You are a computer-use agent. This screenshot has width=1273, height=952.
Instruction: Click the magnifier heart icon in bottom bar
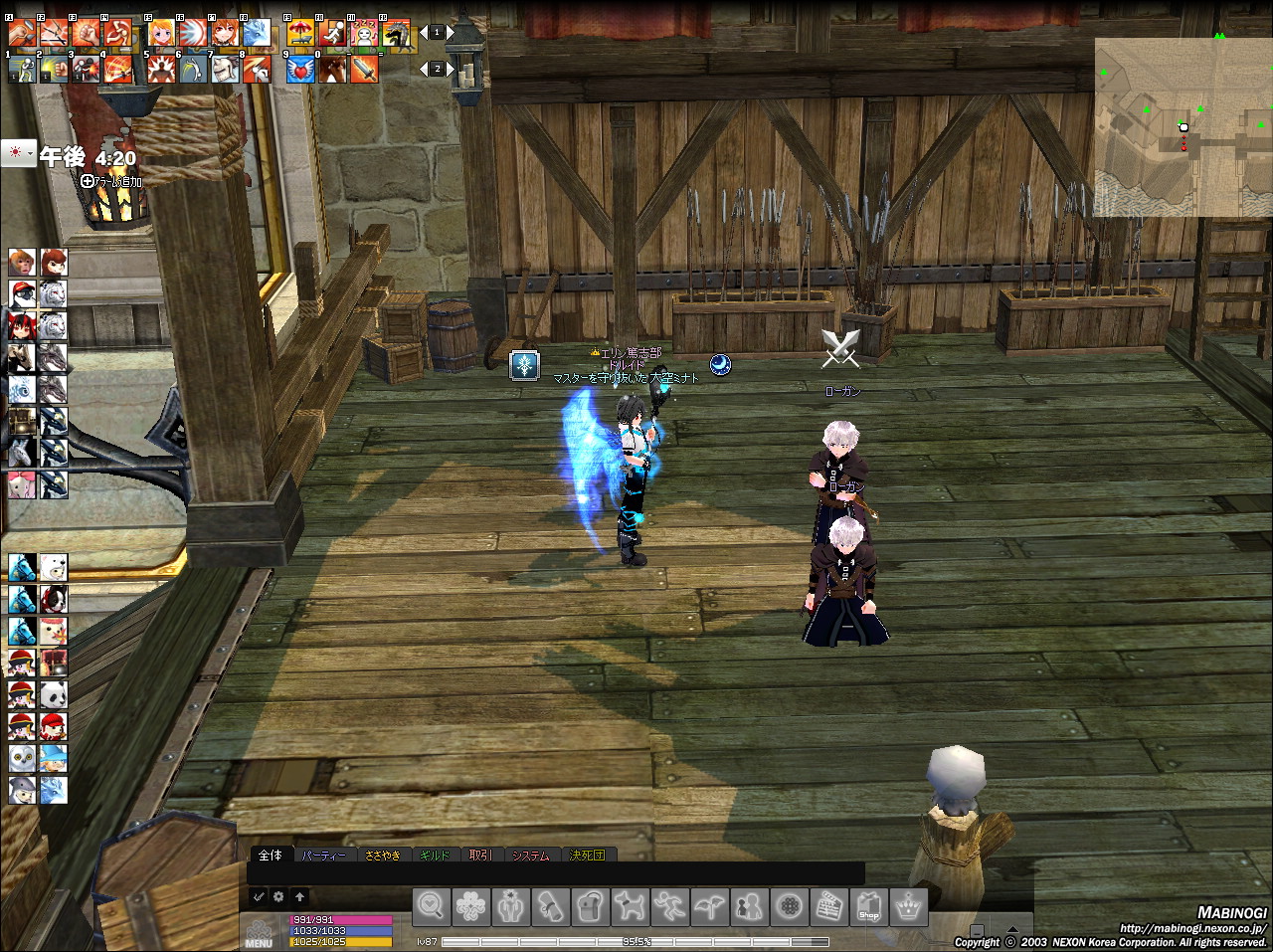(x=432, y=906)
